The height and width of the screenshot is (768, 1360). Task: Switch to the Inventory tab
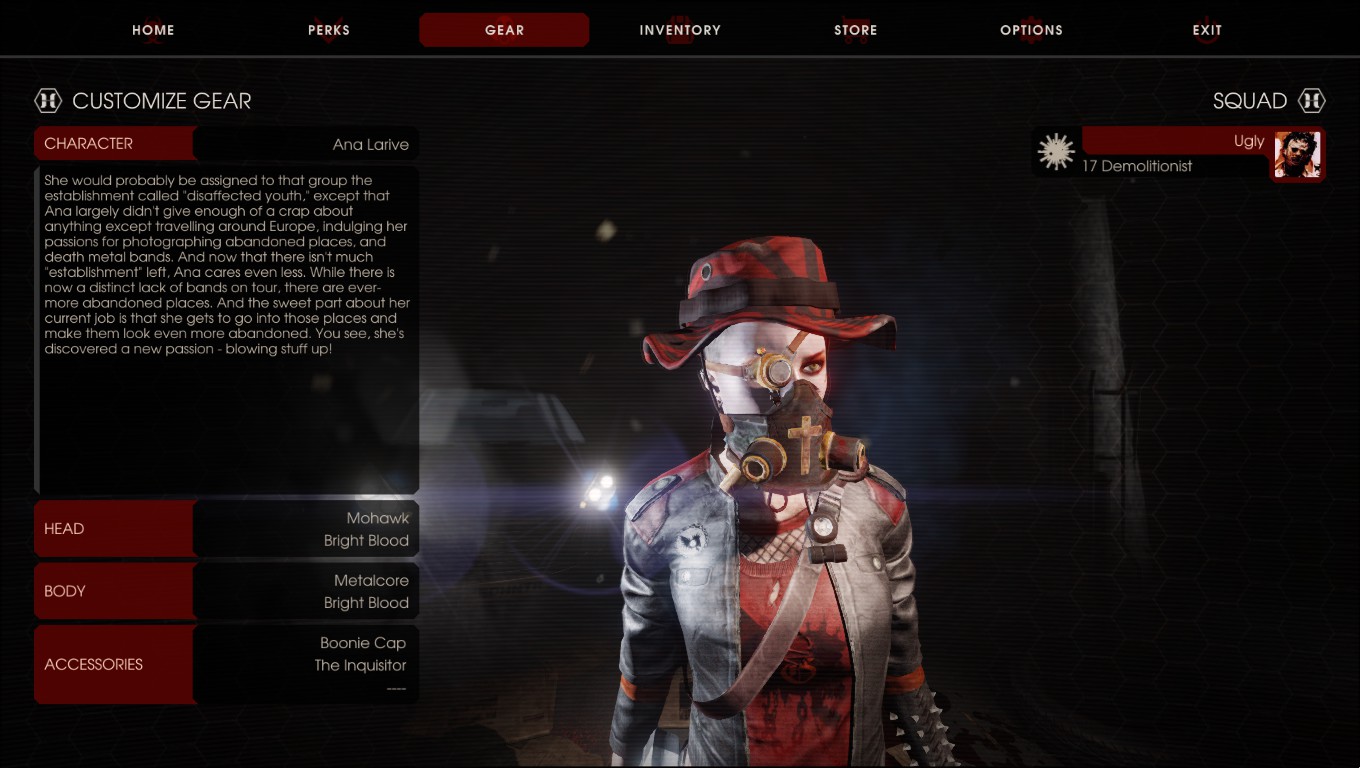point(680,30)
